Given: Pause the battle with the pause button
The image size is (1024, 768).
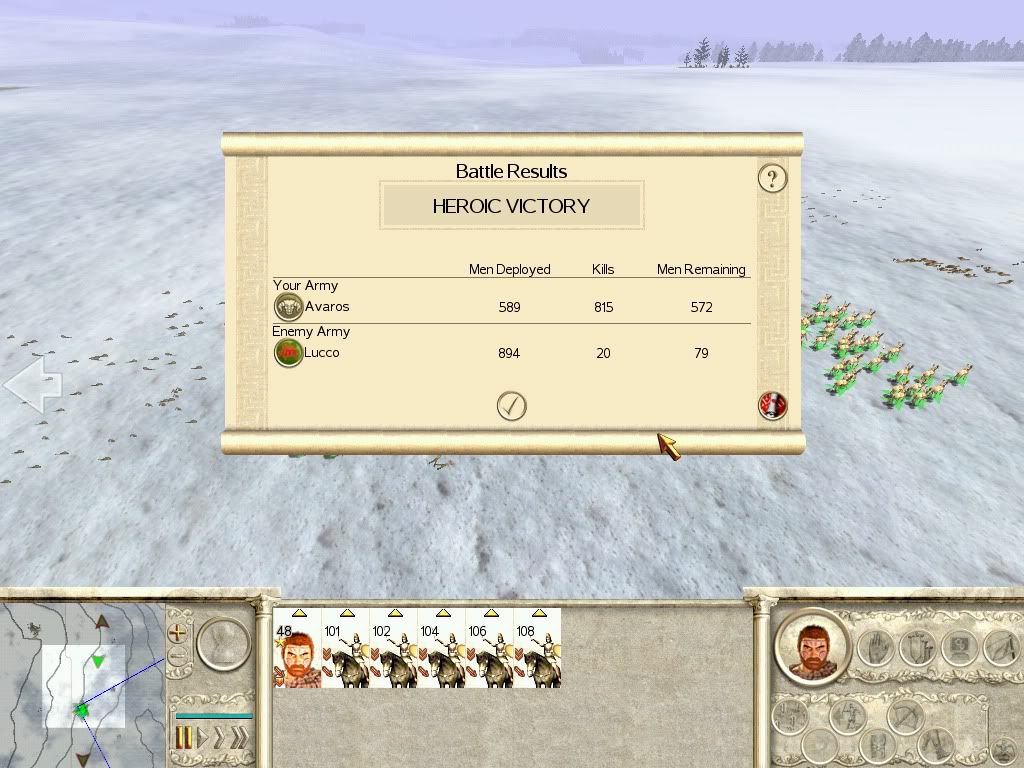Looking at the screenshot, I should coord(184,739).
